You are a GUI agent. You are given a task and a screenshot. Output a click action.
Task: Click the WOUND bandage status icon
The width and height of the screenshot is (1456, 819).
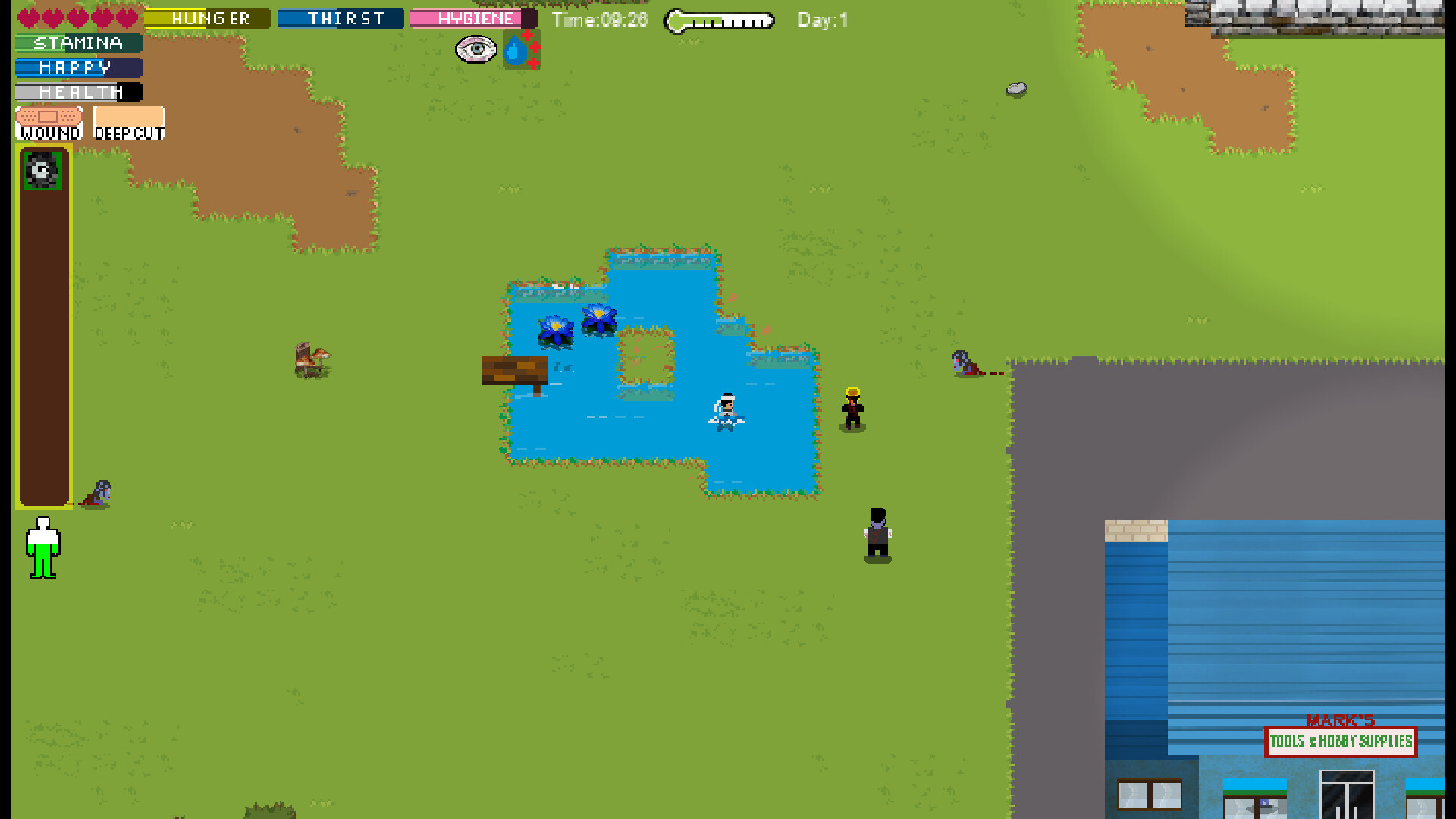click(47, 121)
